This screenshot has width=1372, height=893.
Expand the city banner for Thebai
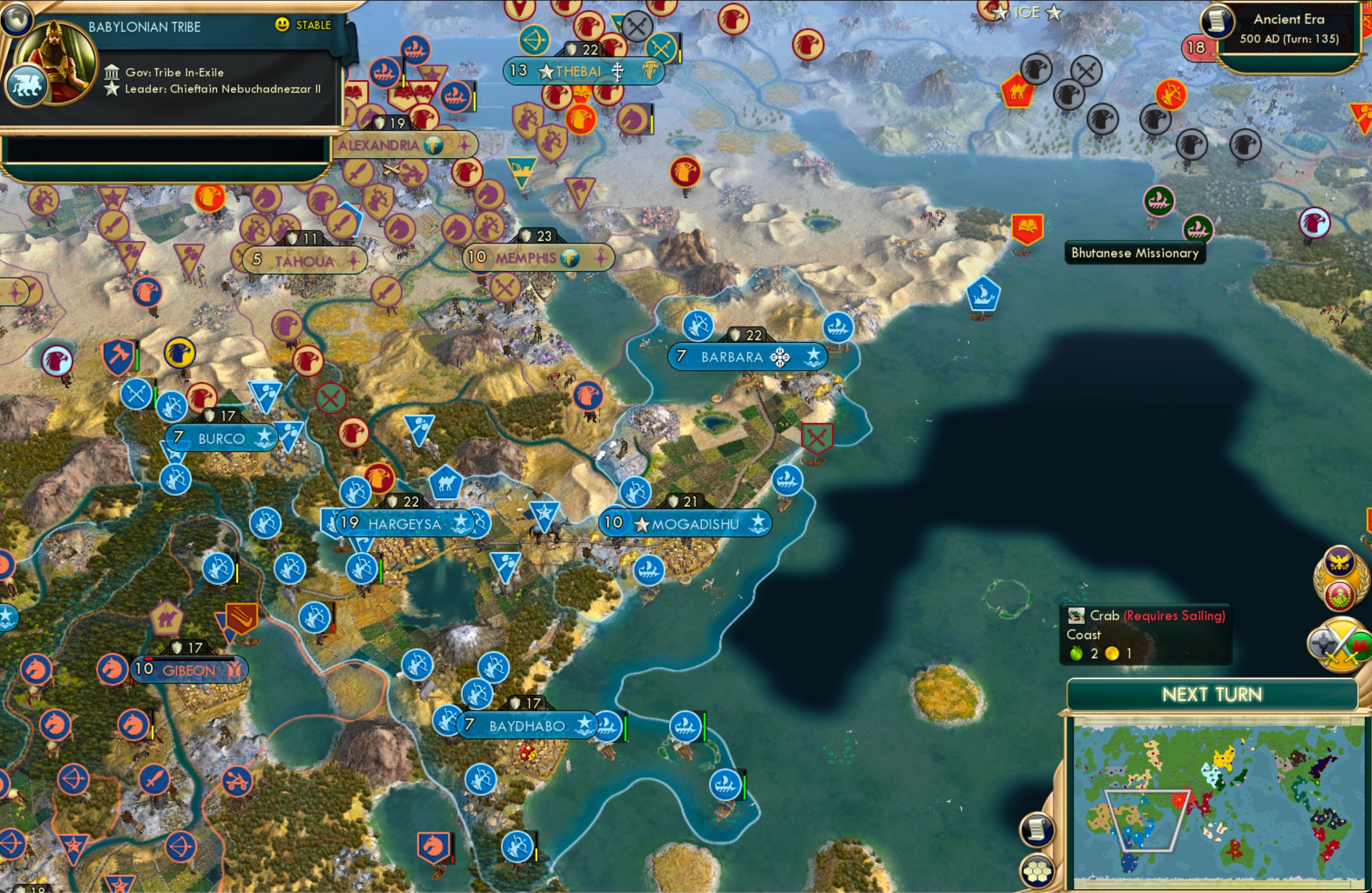(580, 70)
